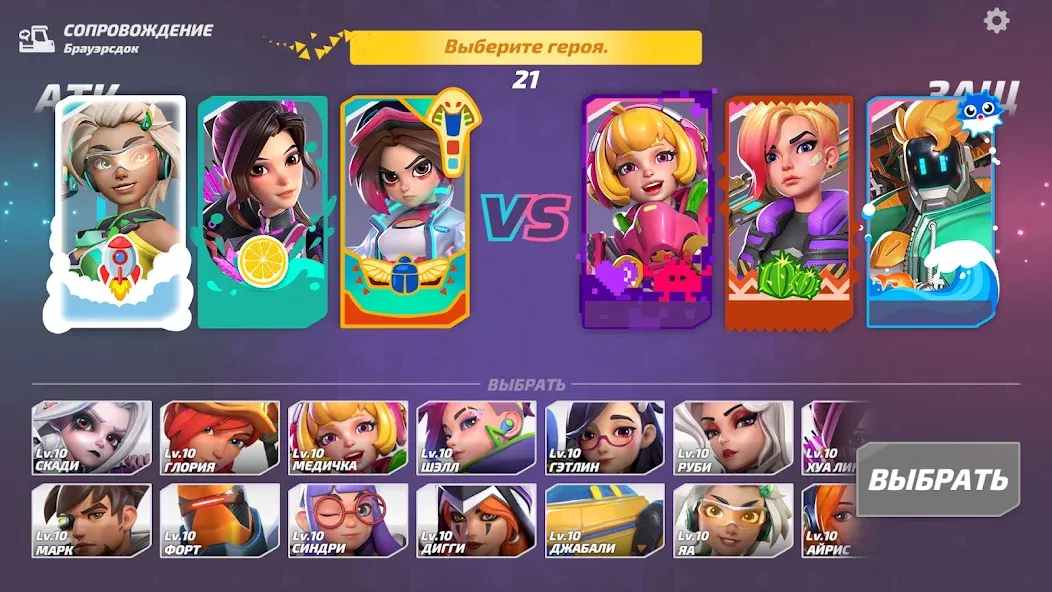Select hero Хуа Лин
1052x592 pixels.
tap(830, 438)
